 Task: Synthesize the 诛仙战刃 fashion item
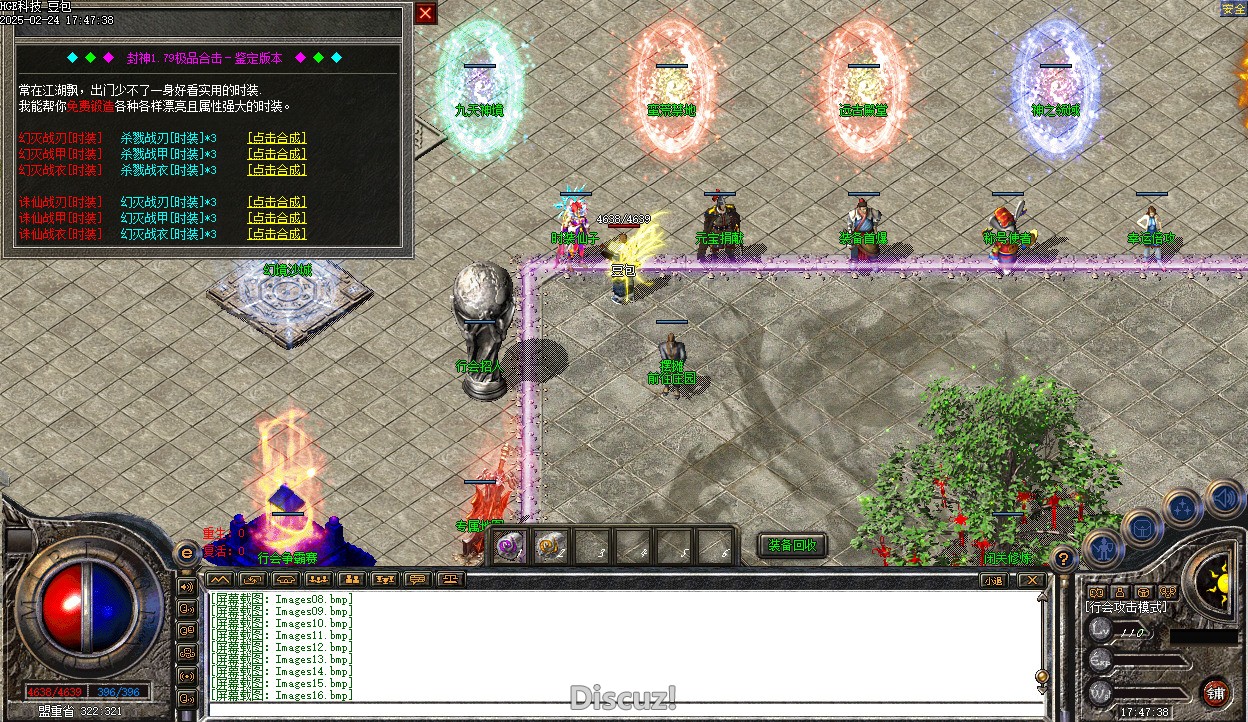277,202
